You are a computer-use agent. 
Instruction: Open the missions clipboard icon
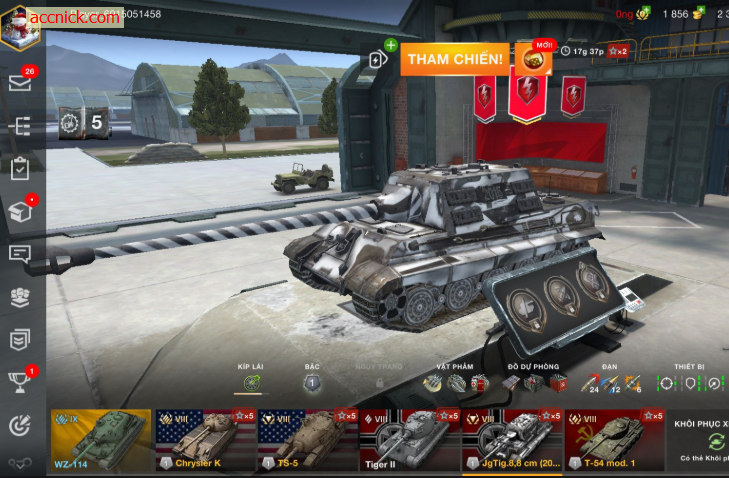point(20,169)
